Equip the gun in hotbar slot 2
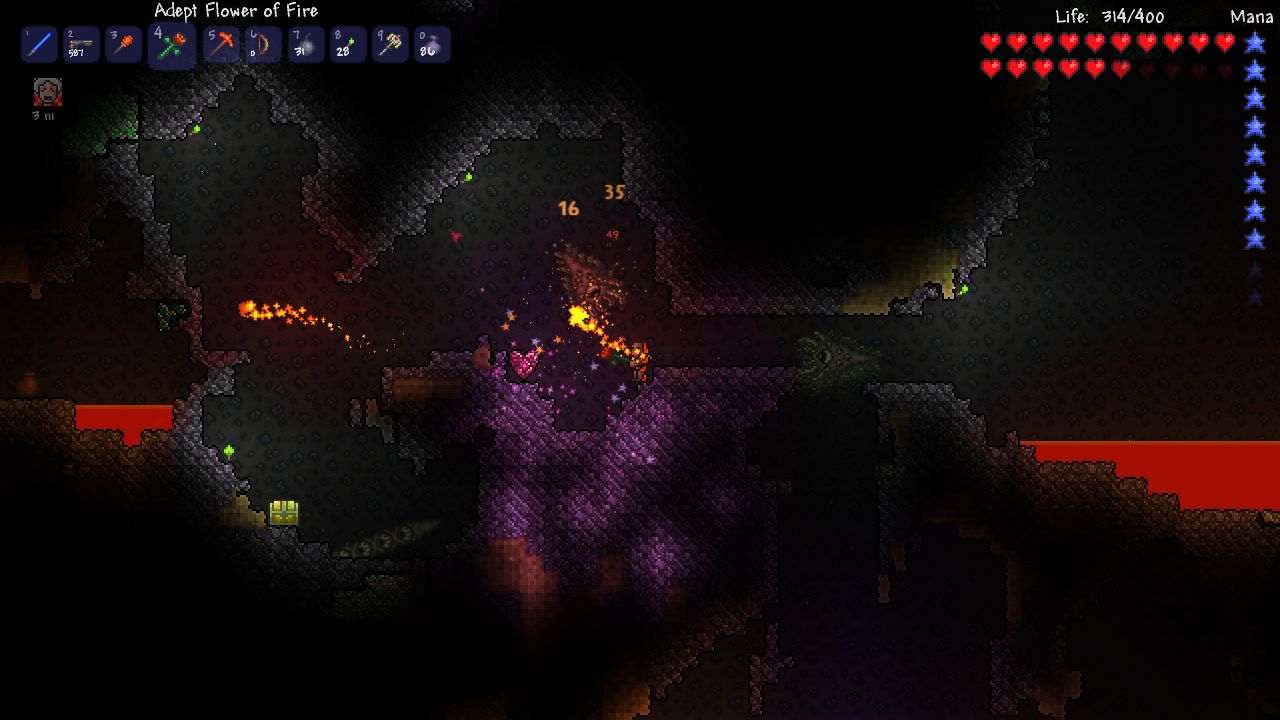1280x720 pixels. (x=80, y=44)
